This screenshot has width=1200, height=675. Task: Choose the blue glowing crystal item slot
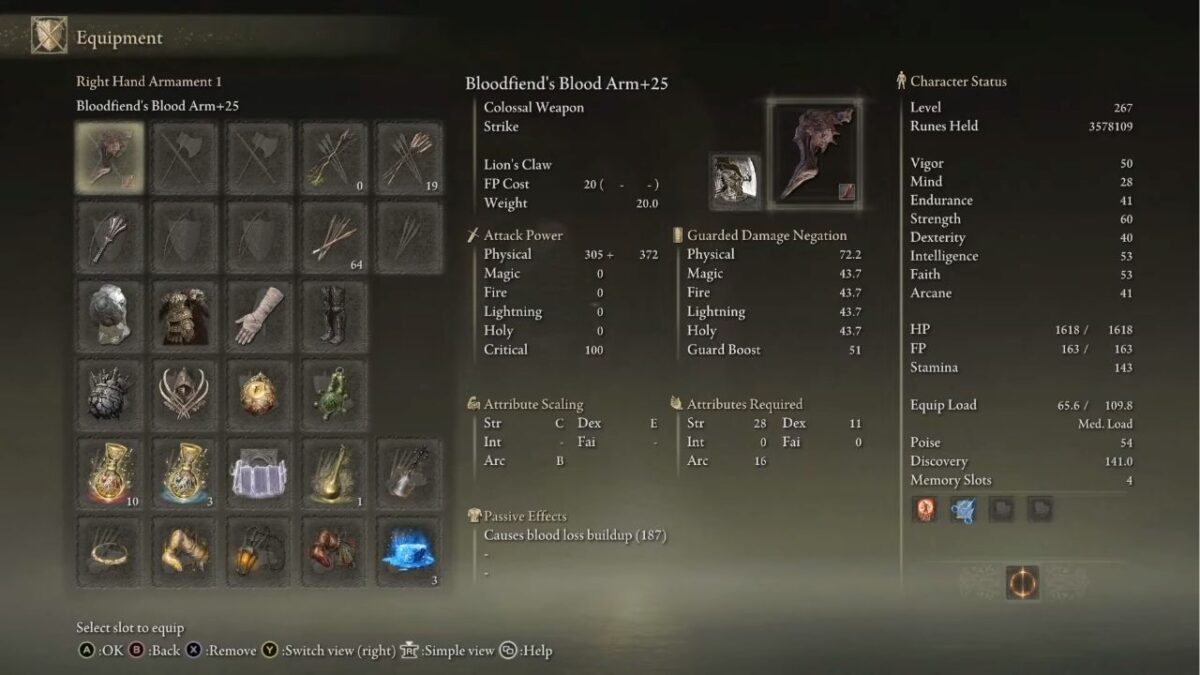point(408,551)
